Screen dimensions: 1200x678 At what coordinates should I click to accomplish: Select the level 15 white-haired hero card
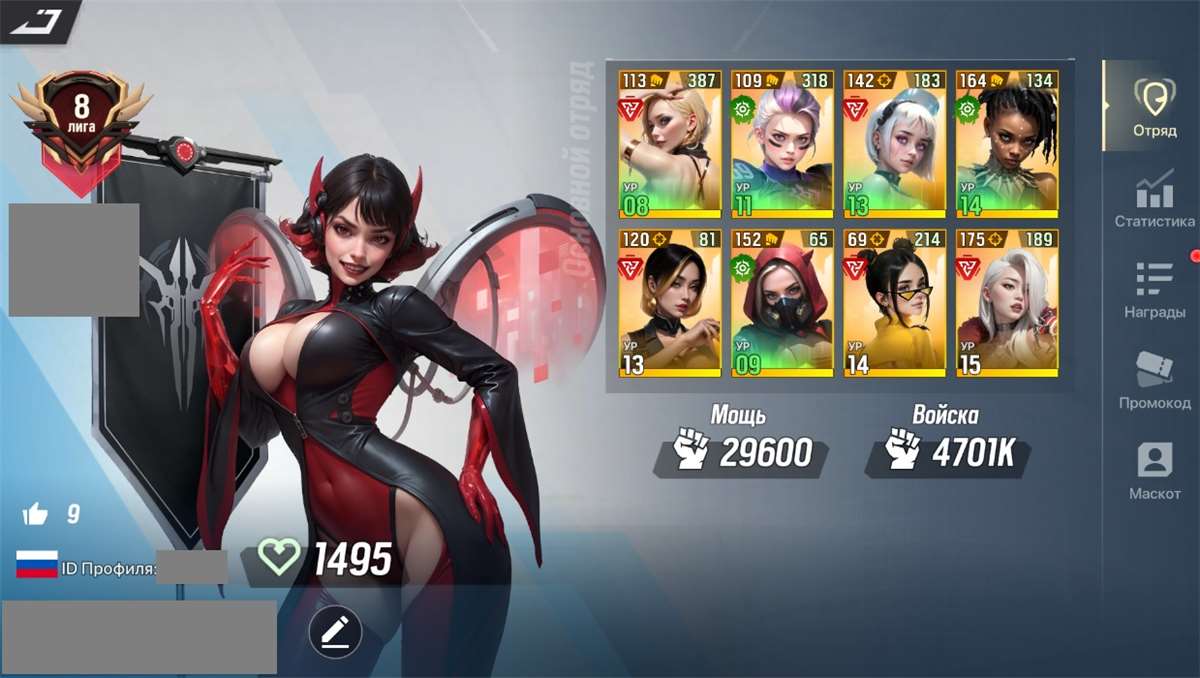click(x=1006, y=303)
